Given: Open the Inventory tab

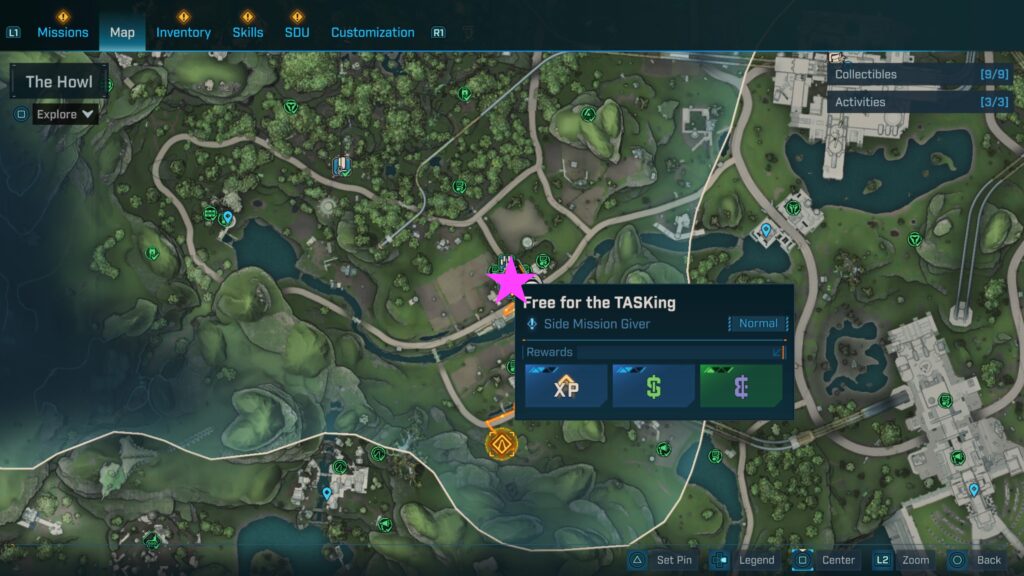Looking at the screenshot, I should coord(183,32).
